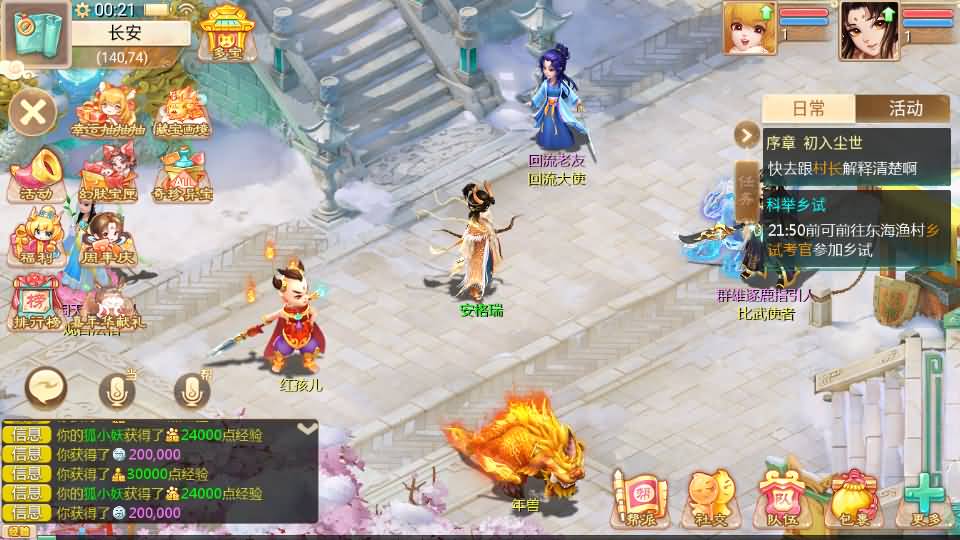Switch to the 活动 tab in quest panel

pyautogui.click(x=904, y=108)
